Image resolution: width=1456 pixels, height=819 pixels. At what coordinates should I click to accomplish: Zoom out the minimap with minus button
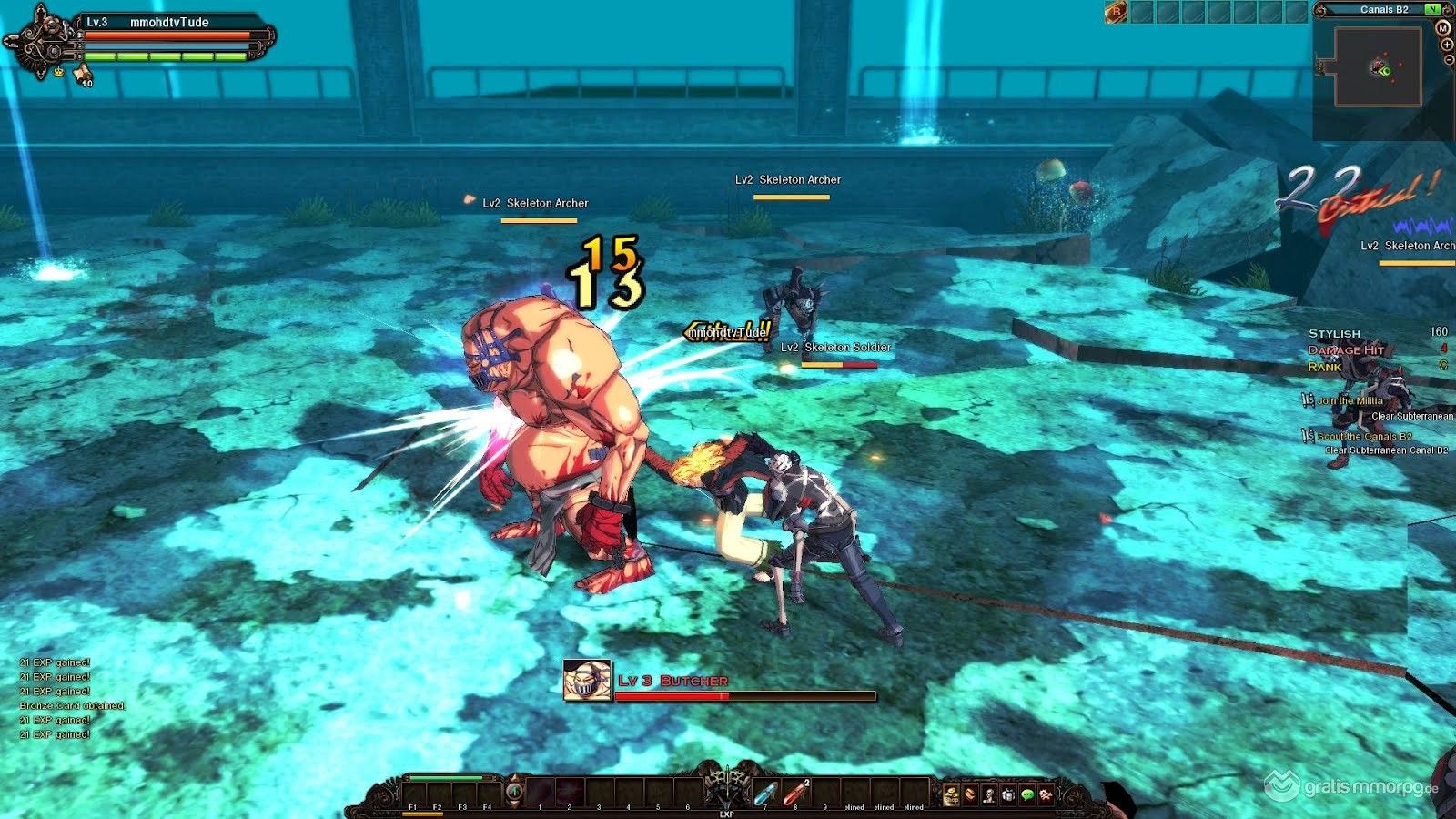(x=1449, y=59)
